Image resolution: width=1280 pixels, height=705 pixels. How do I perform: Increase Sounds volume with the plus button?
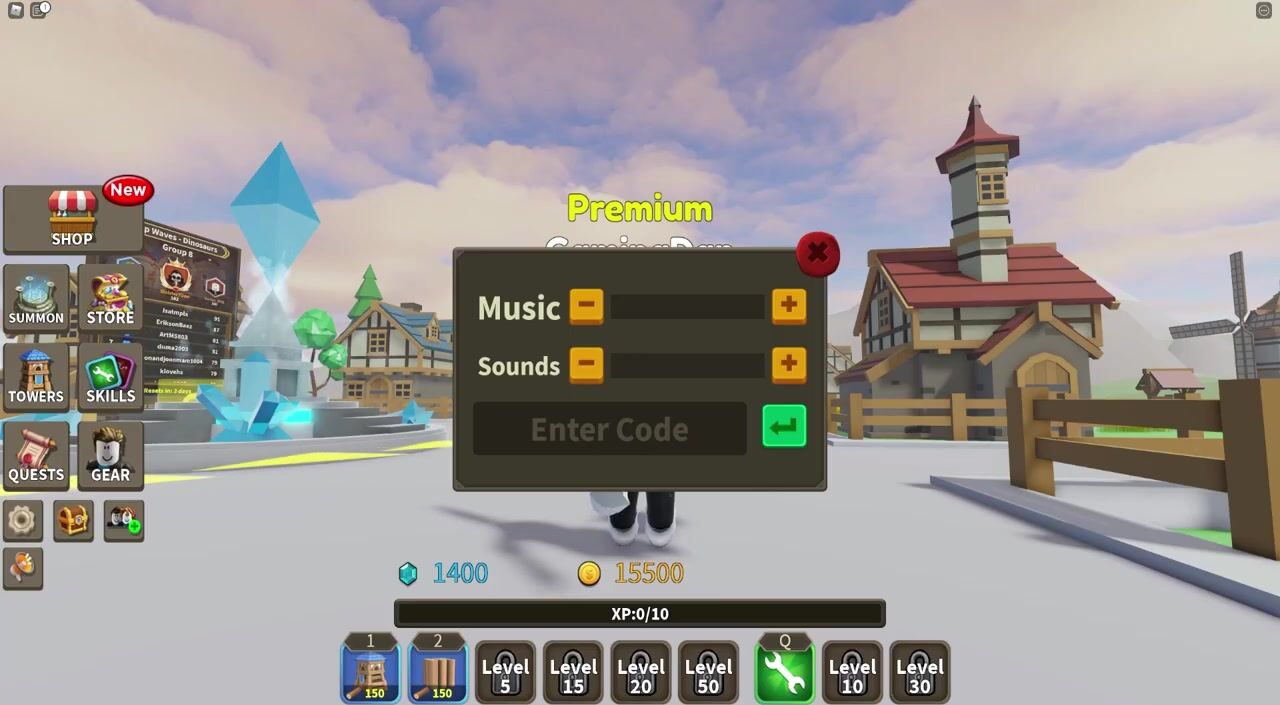789,364
